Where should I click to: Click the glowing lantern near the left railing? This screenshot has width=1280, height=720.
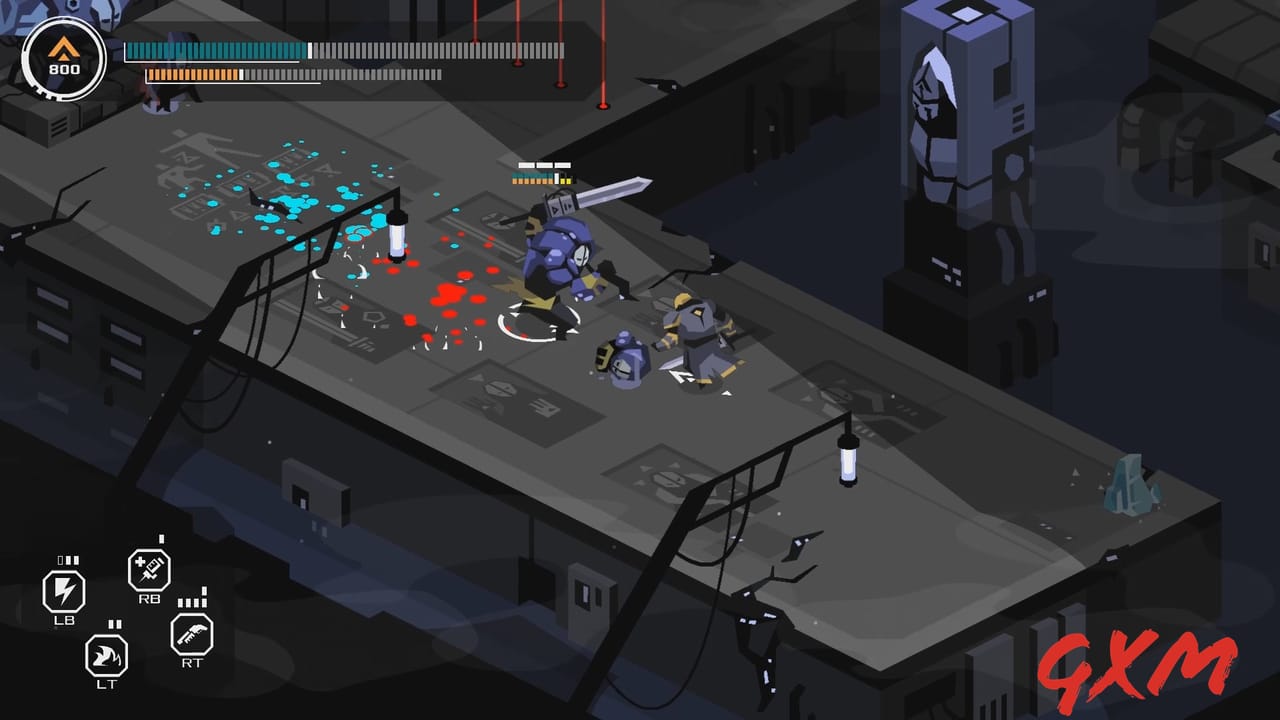click(398, 235)
